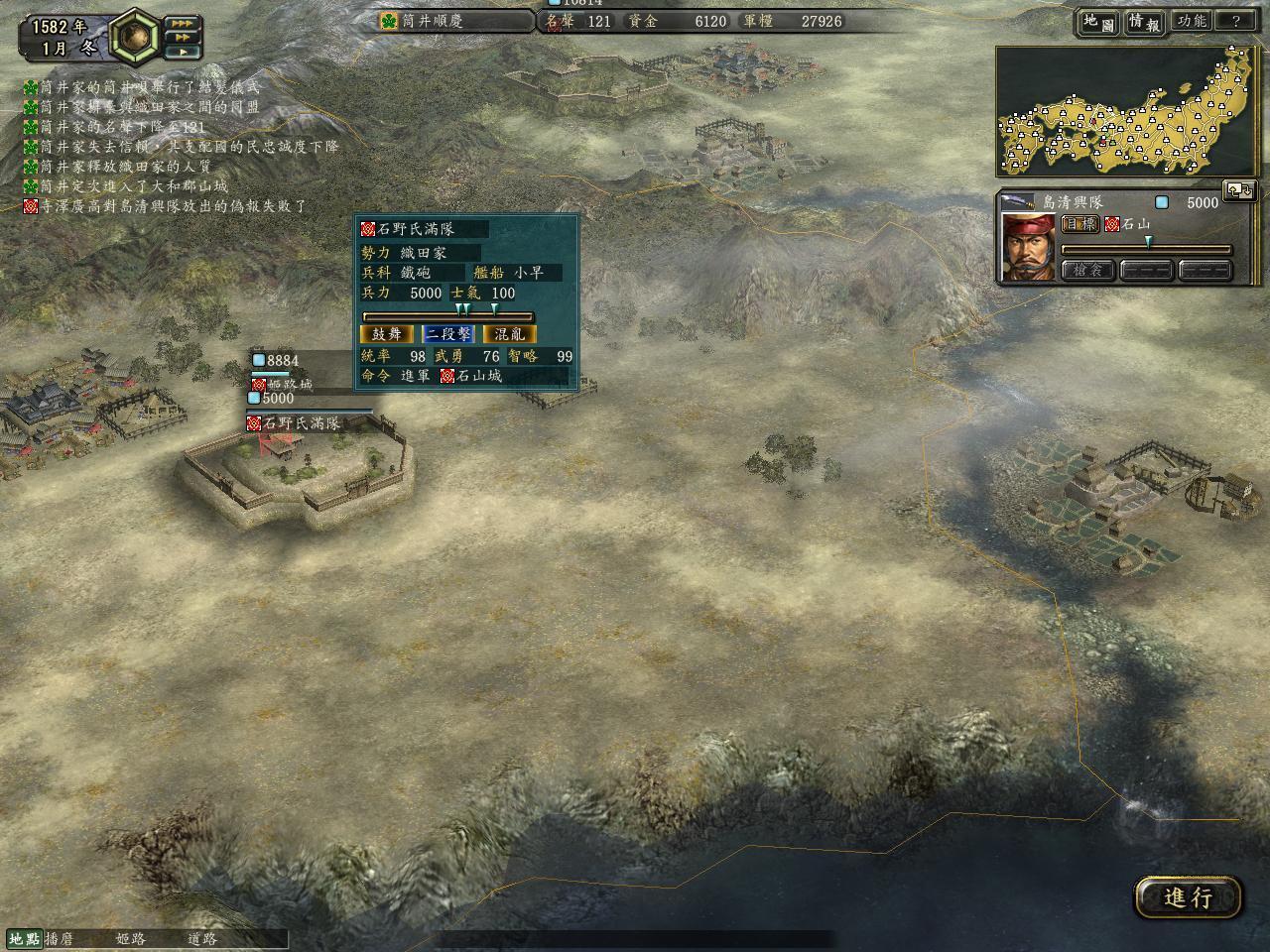1270x952 pixels.
Task: Select the 姬路城 castle label
Action: click(x=282, y=384)
